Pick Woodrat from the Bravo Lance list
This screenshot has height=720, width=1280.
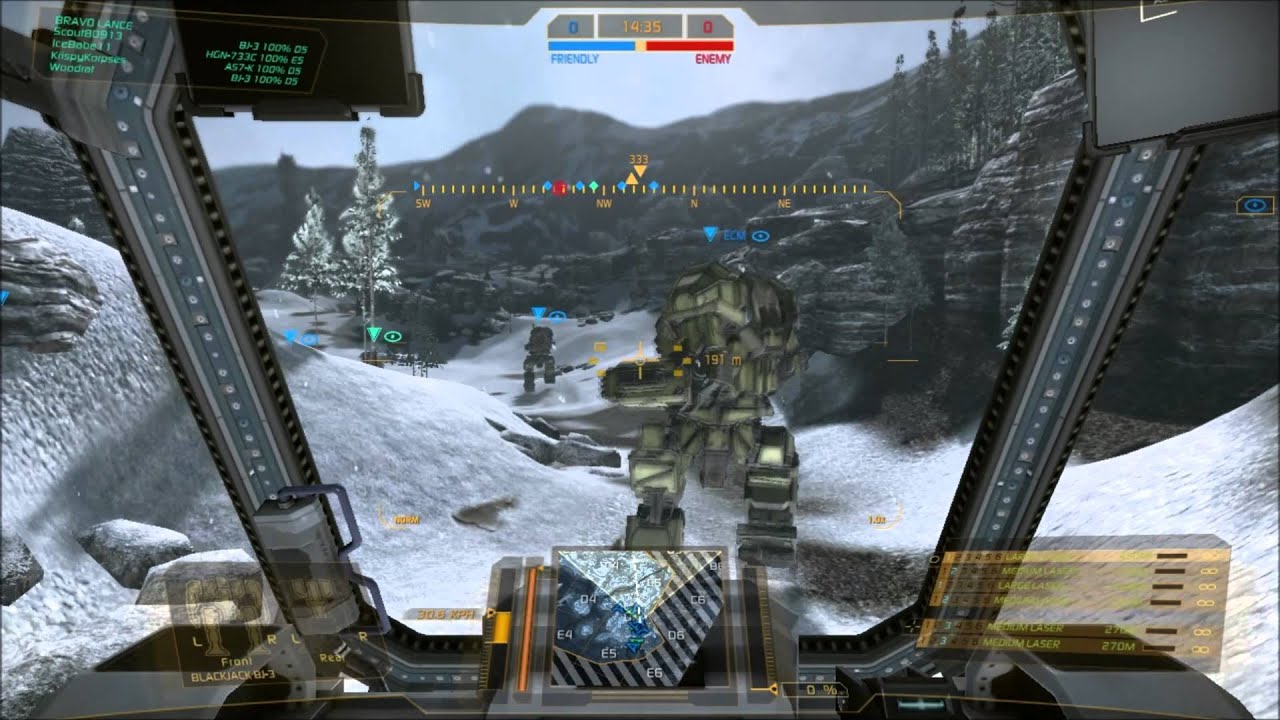71,69
